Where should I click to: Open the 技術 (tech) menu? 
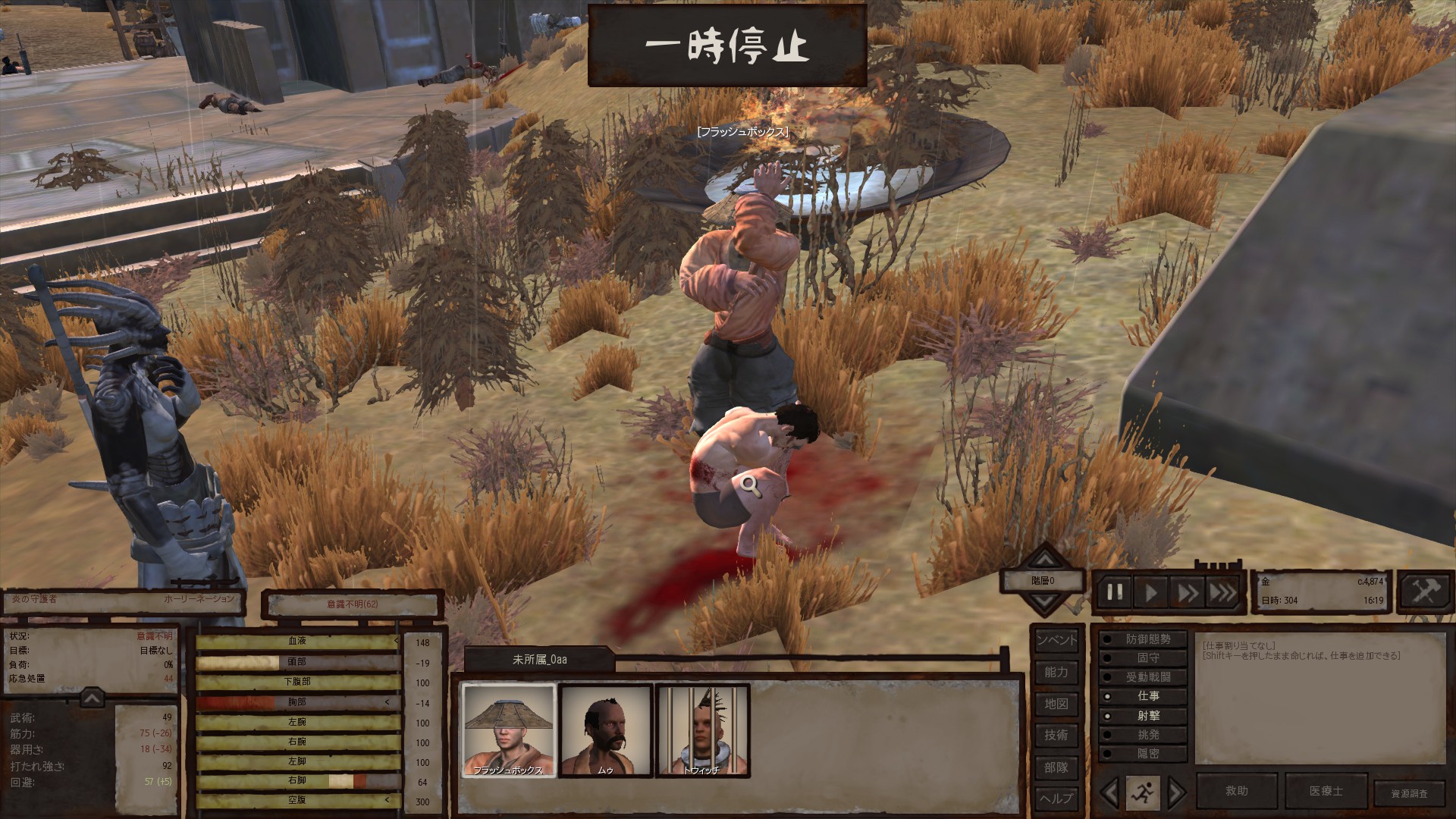1056,735
